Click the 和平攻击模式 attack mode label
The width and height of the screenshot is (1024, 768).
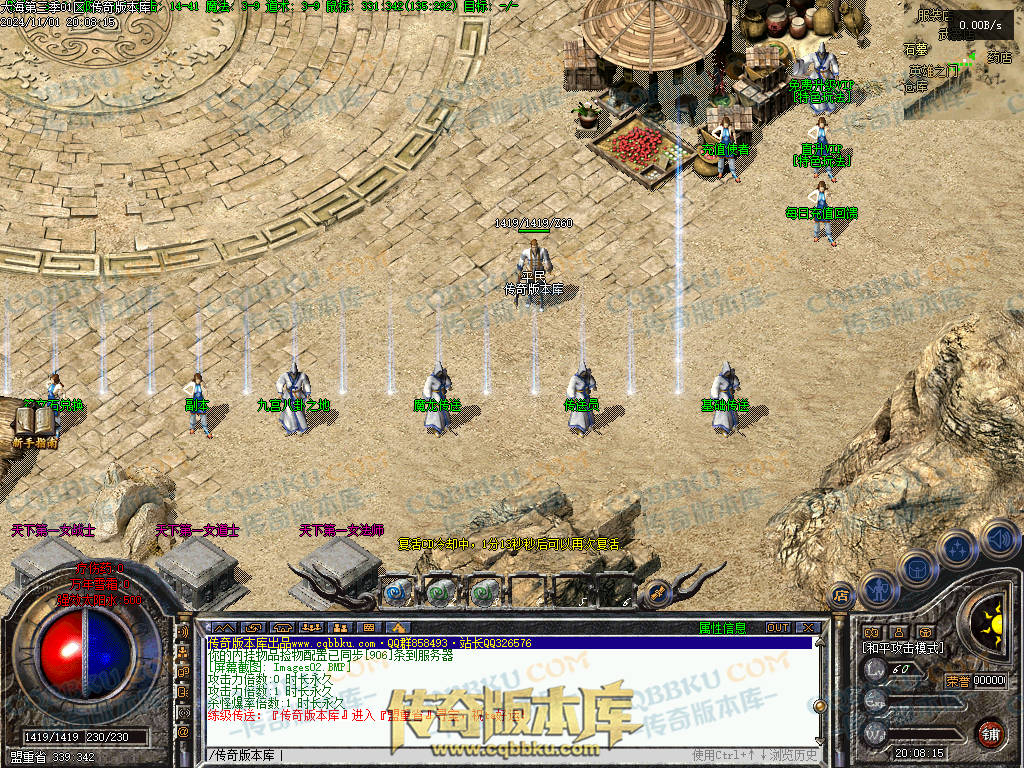[903, 648]
